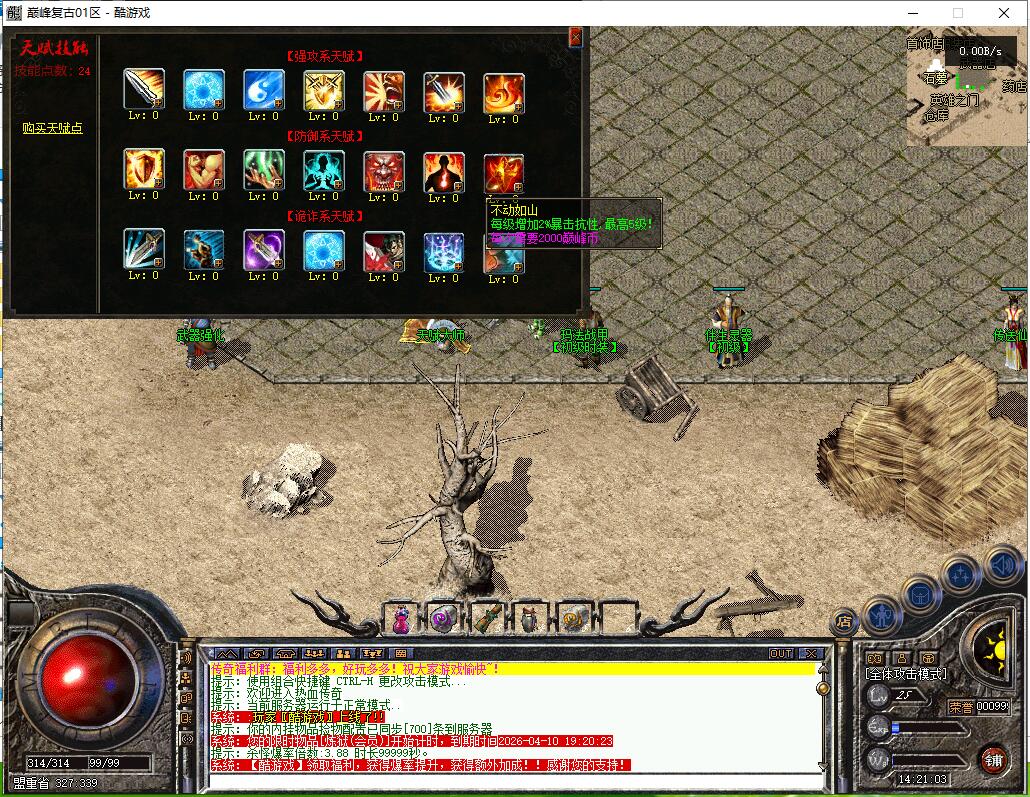Click the red 铺 stall button
Screen dimensions: 1030x797
tap(993, 759)
